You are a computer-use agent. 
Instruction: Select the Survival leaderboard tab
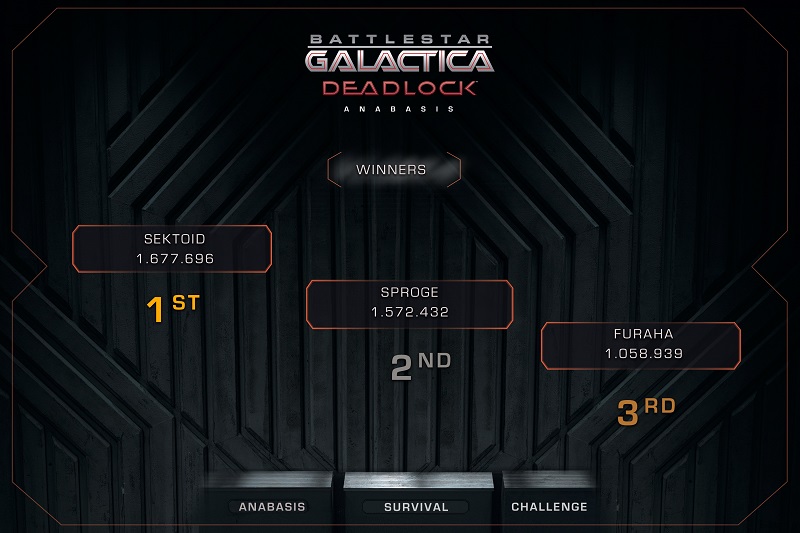pos(416,506)
